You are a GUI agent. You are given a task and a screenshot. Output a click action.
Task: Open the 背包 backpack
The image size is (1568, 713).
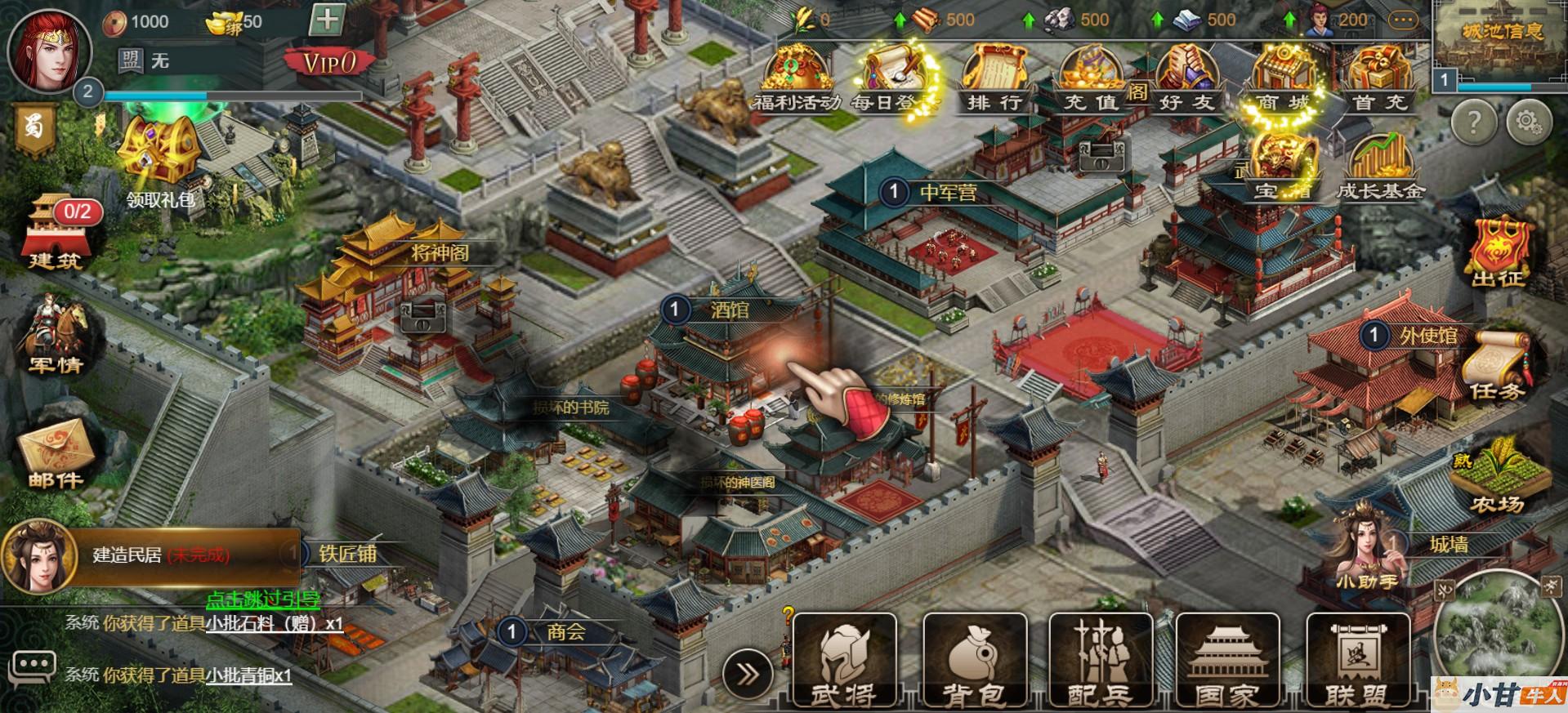tap(973, 660)
